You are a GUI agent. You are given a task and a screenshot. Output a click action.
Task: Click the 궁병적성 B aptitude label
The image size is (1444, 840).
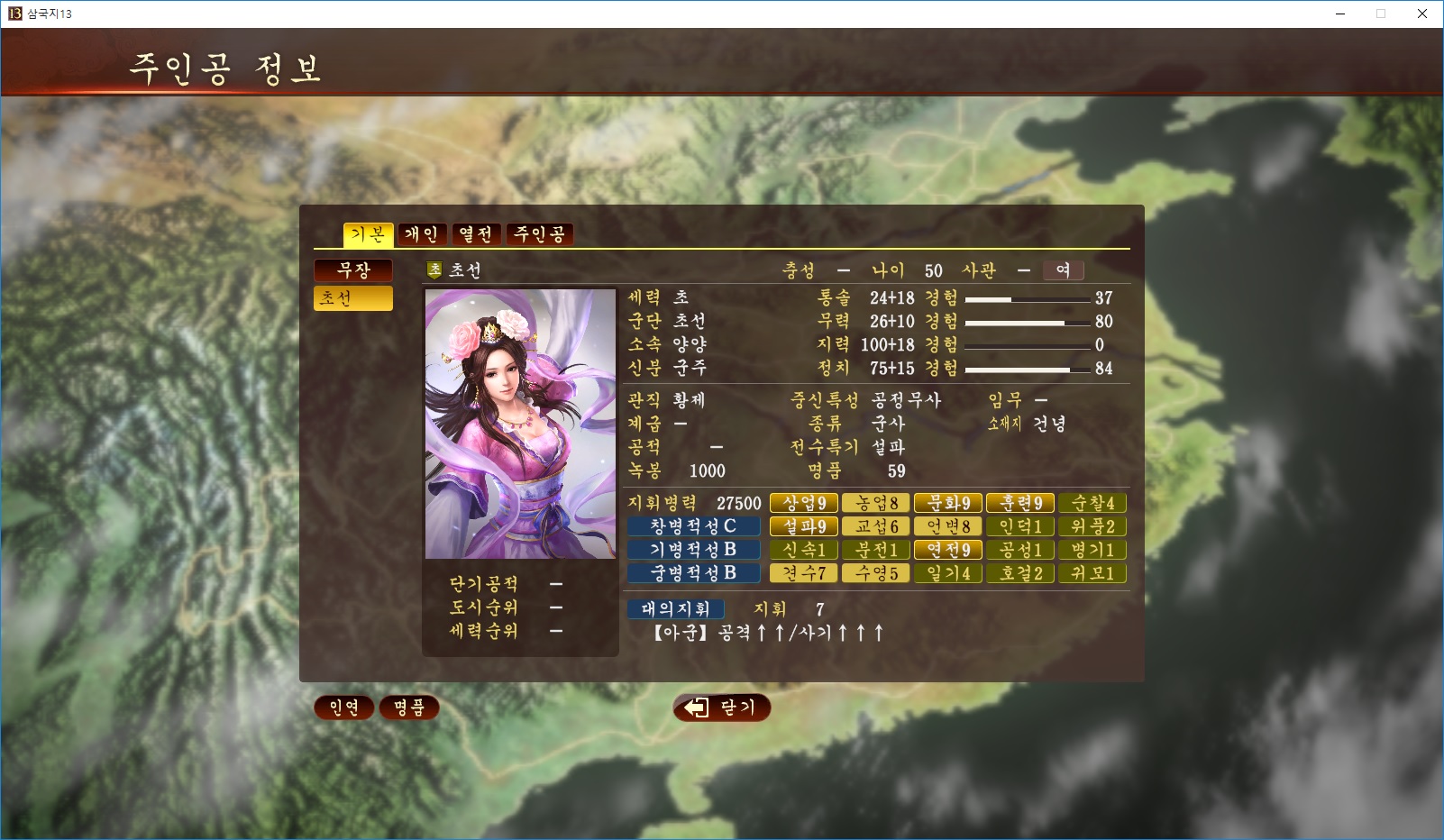tap(693, 573)
